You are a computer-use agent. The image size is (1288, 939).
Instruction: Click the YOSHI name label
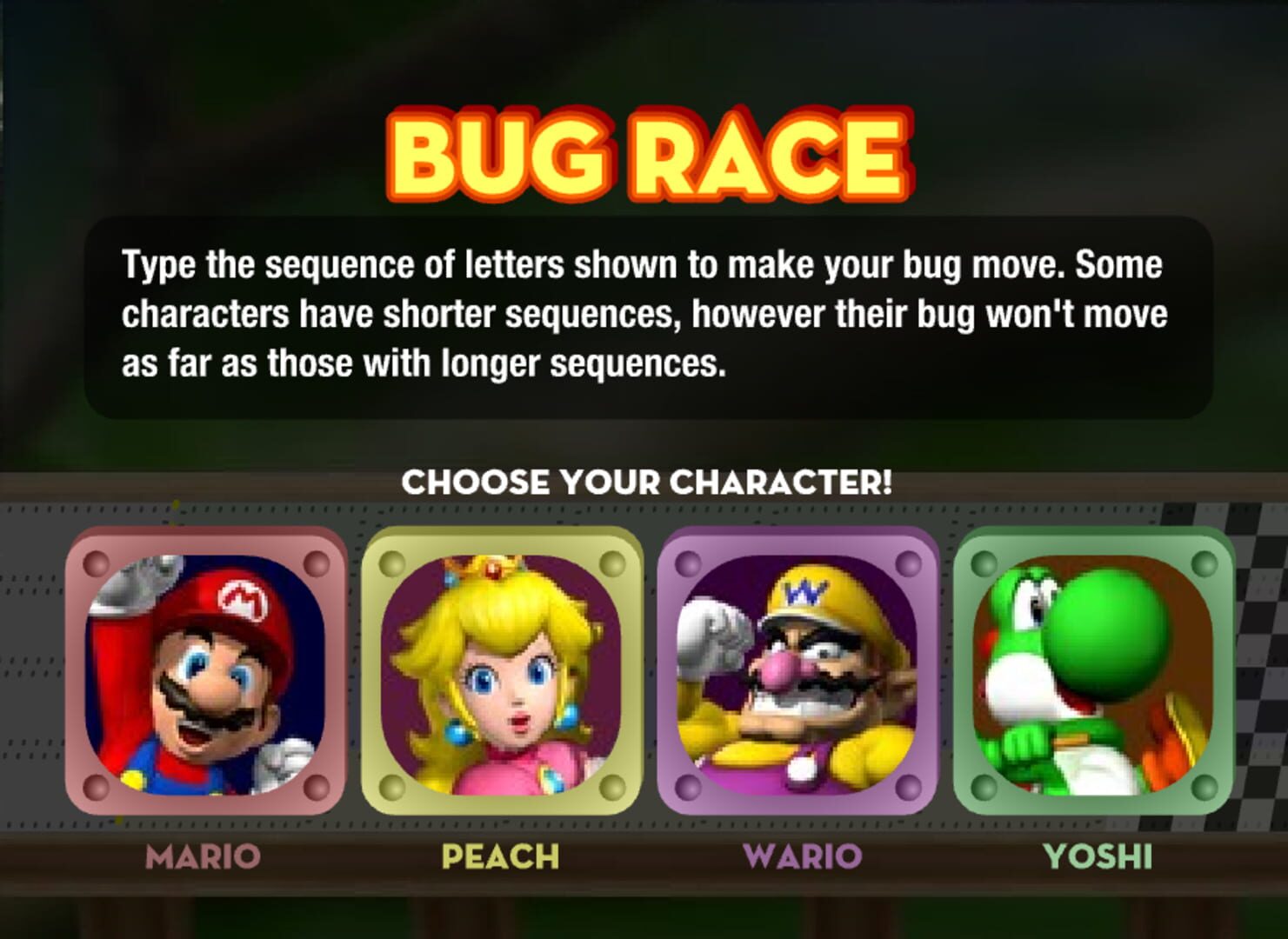[x=1097, y=856]
